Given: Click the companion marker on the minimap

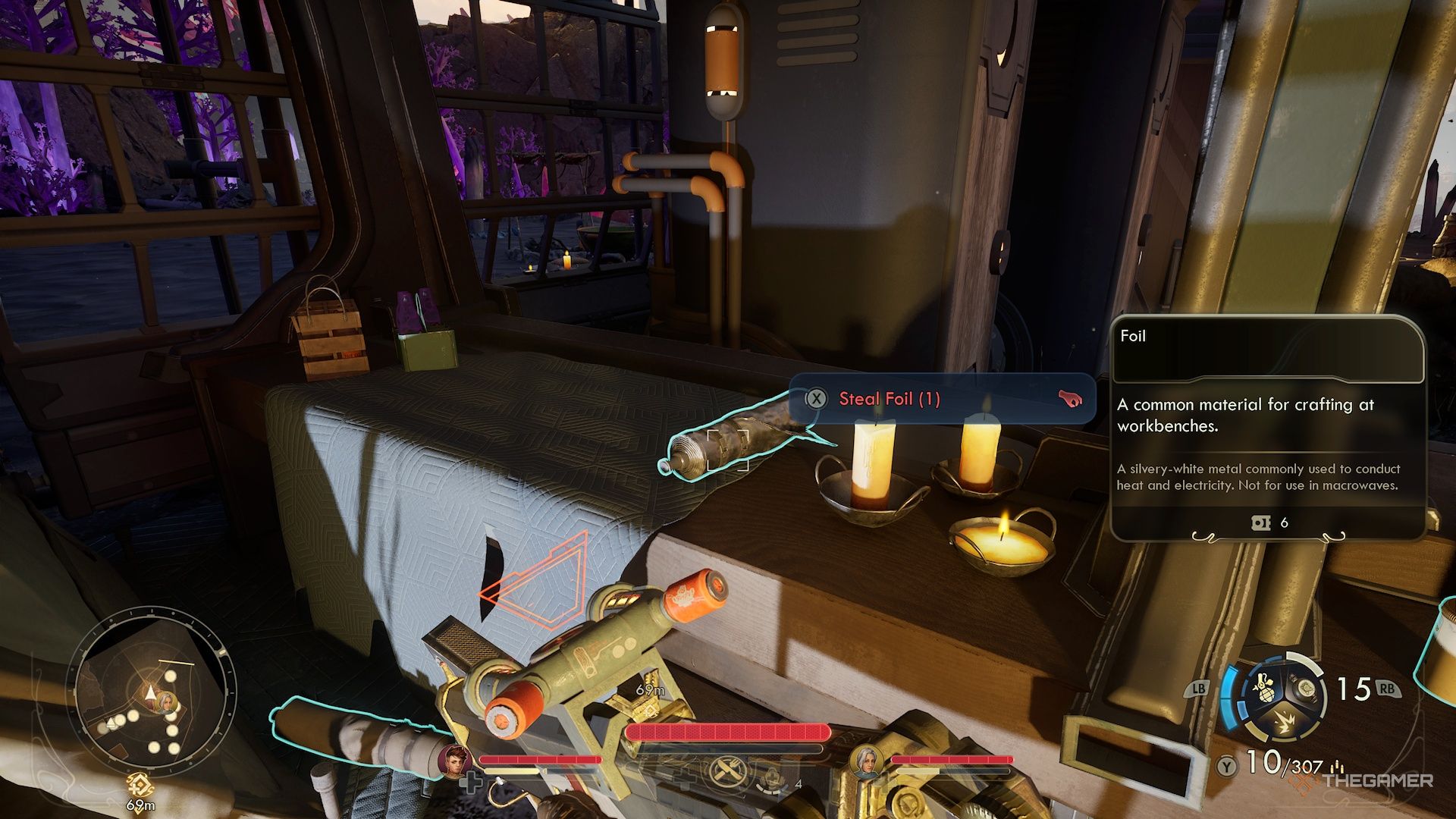Looking at the screenshot, I should pyautogui.click(x=166, y=702).
